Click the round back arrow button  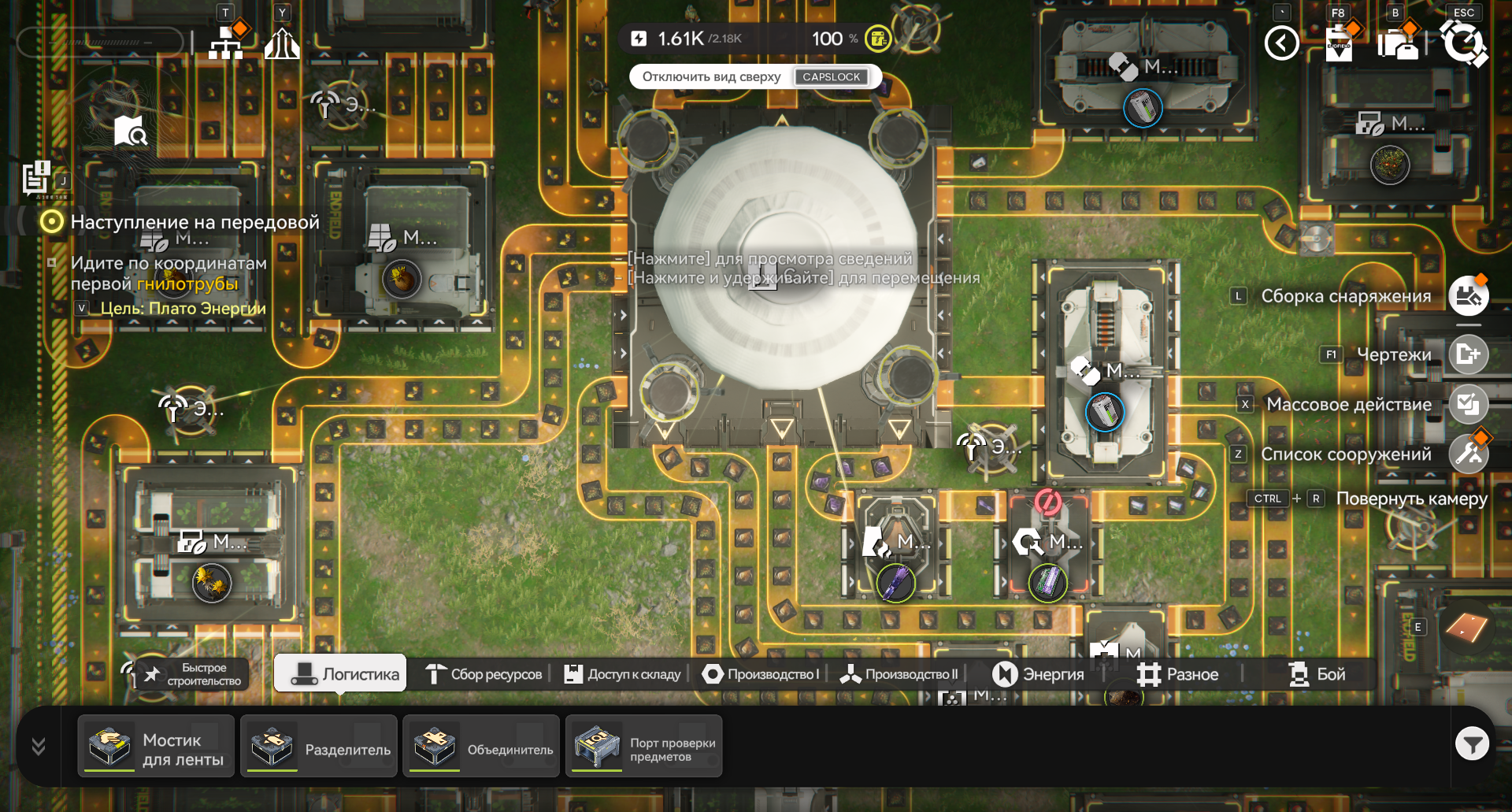pyautogui.click(x=1281, y=43)
